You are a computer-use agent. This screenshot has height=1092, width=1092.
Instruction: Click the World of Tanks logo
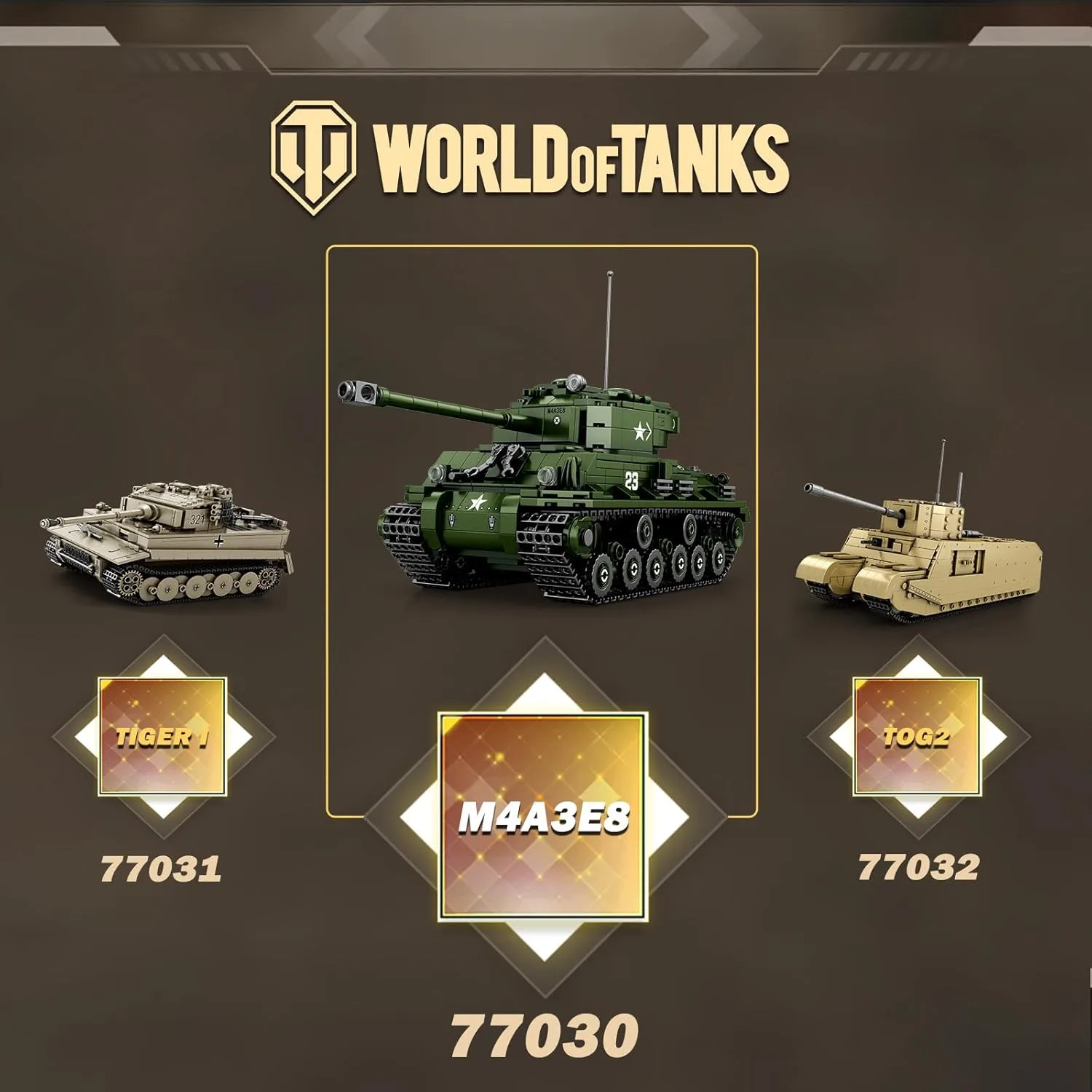point(530,159)
